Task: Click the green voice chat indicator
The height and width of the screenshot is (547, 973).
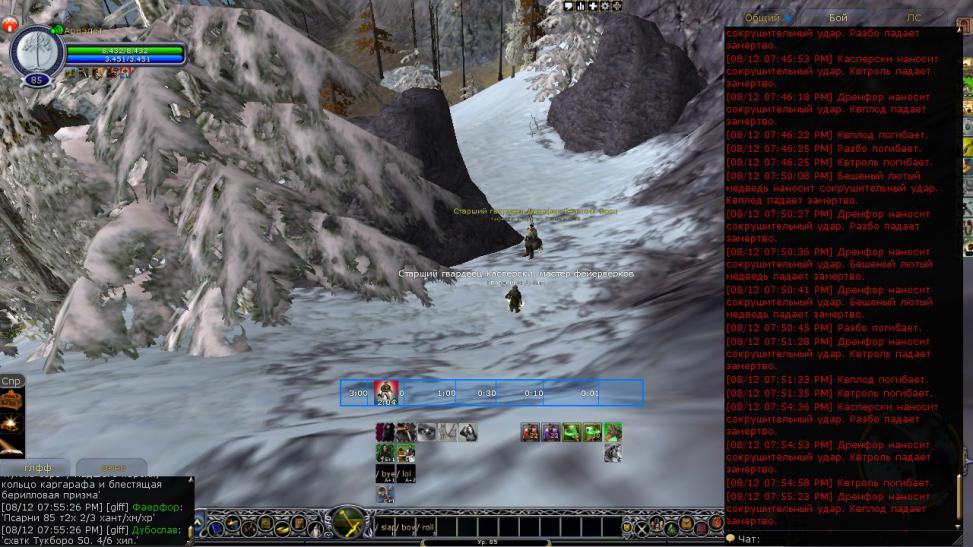Action: [59, 29]
